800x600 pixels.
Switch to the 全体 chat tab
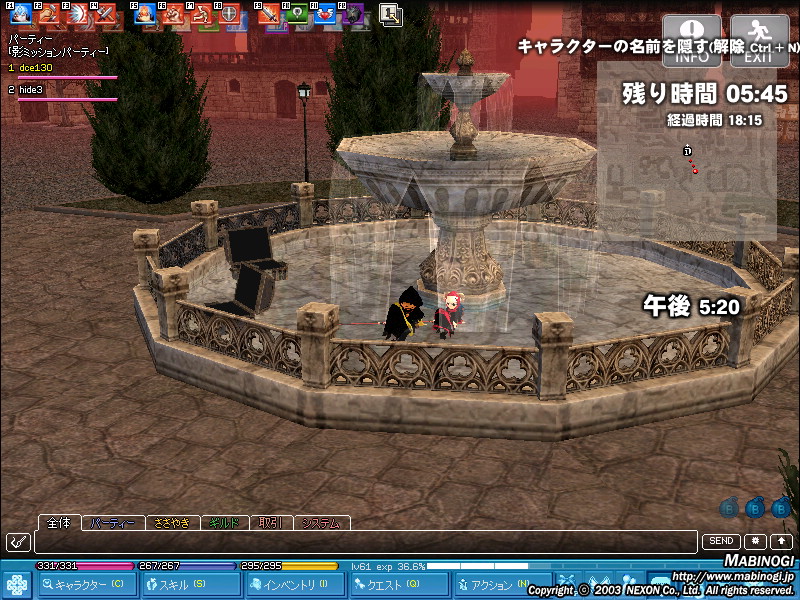pos(60,522)
